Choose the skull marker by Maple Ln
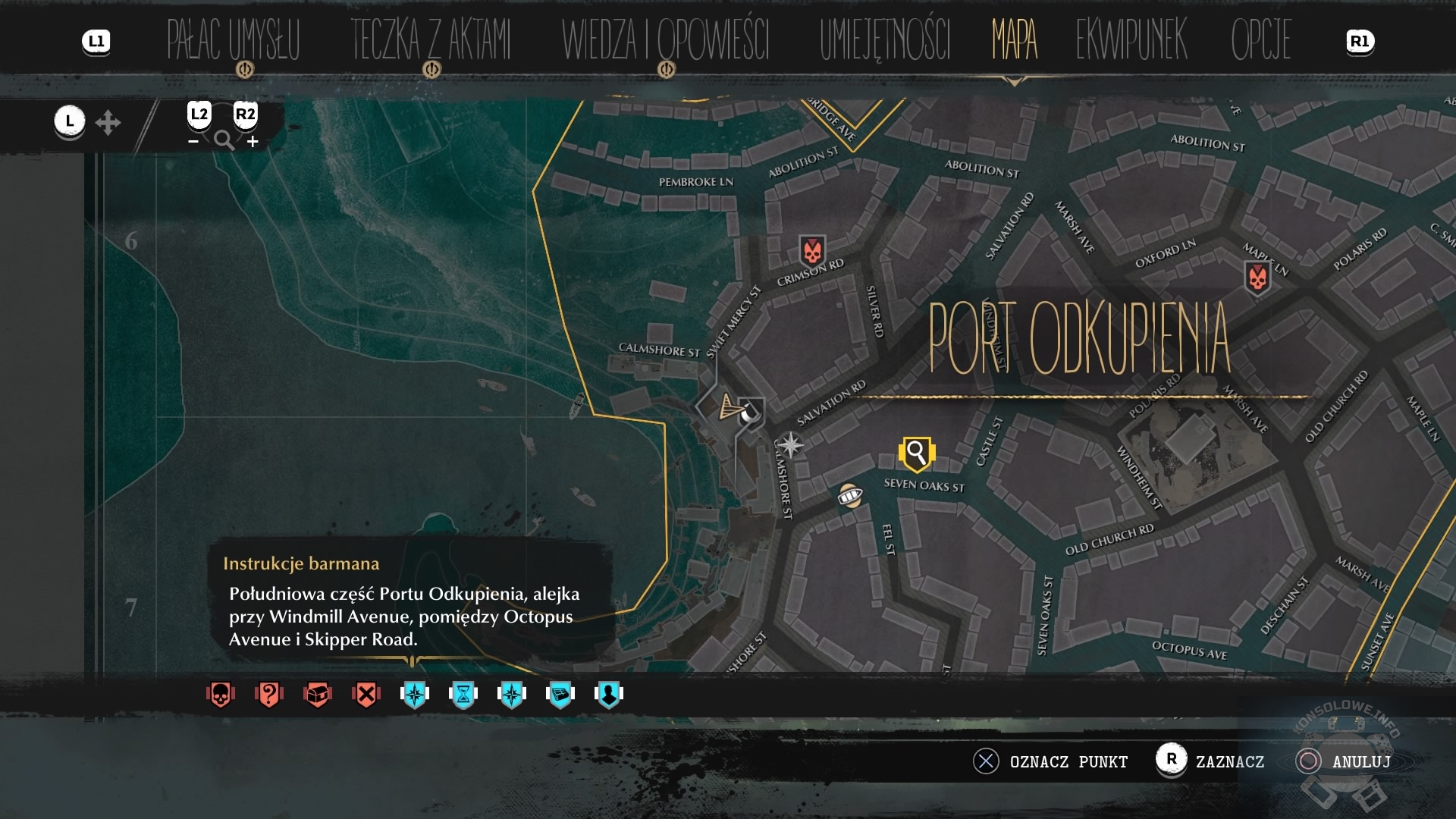1456x819 pixels. [x=1257, y=278]
